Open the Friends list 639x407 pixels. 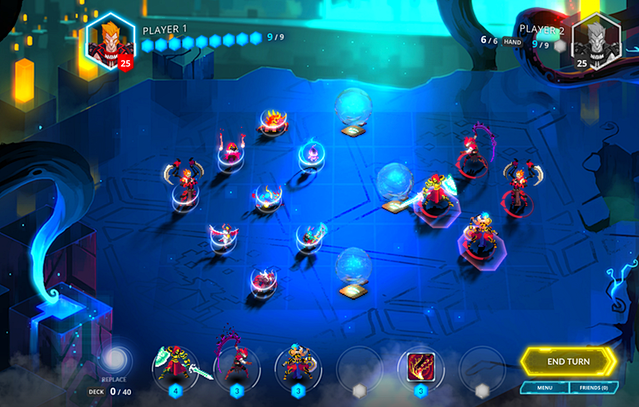[594, 387]
